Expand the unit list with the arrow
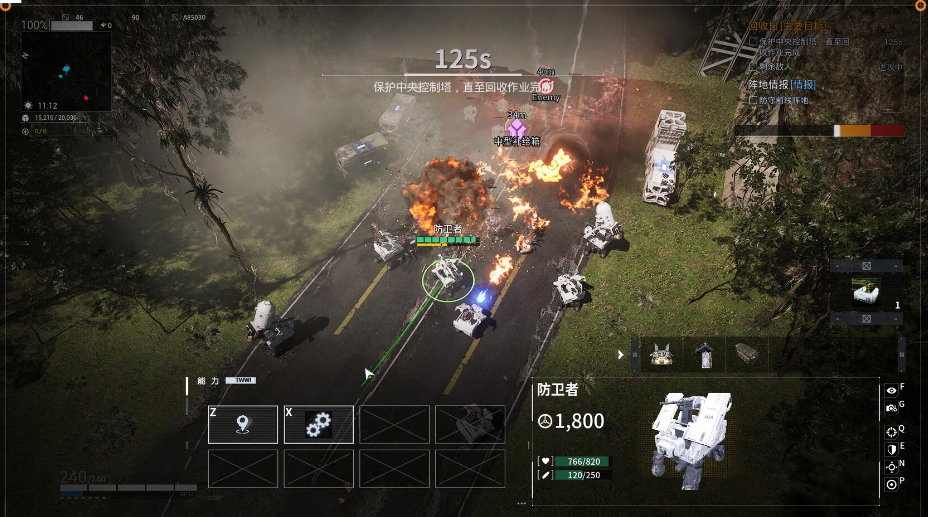The image size is (928, 517). pyautogui.click(x=621, y=354)
